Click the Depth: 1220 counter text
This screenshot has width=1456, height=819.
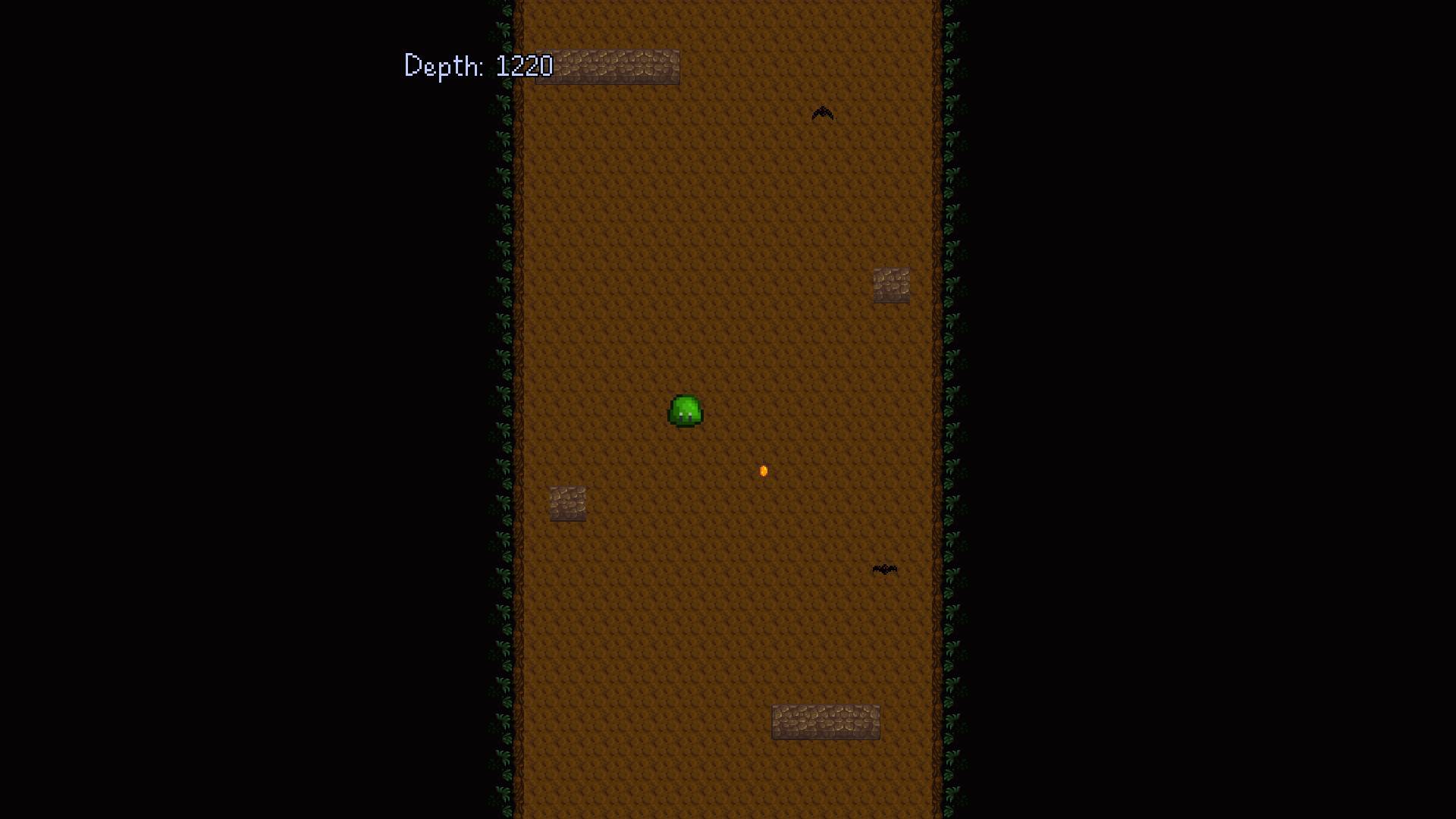(x=478, y=67)
